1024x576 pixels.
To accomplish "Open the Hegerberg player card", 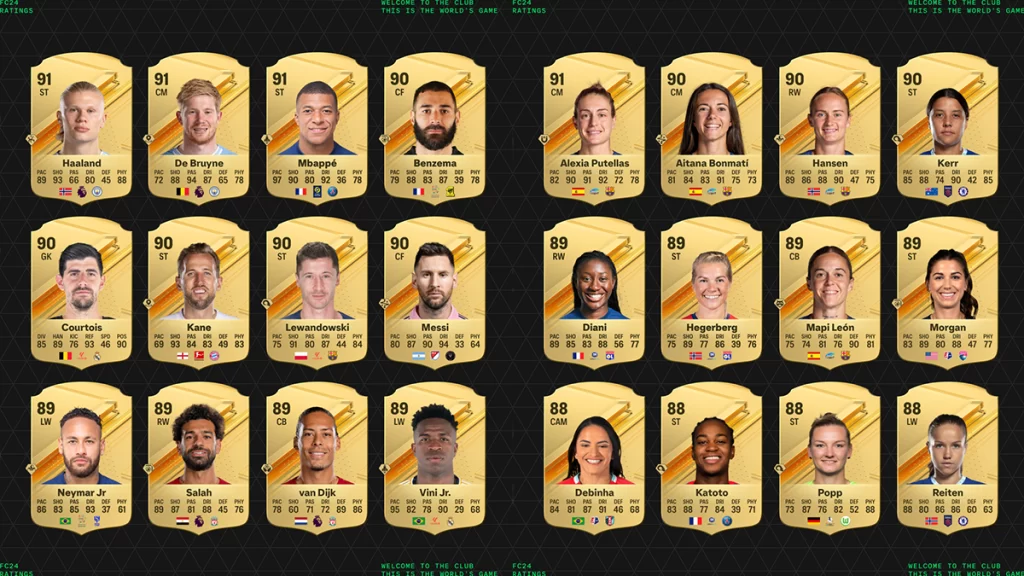I will click(x=711, y=294).
